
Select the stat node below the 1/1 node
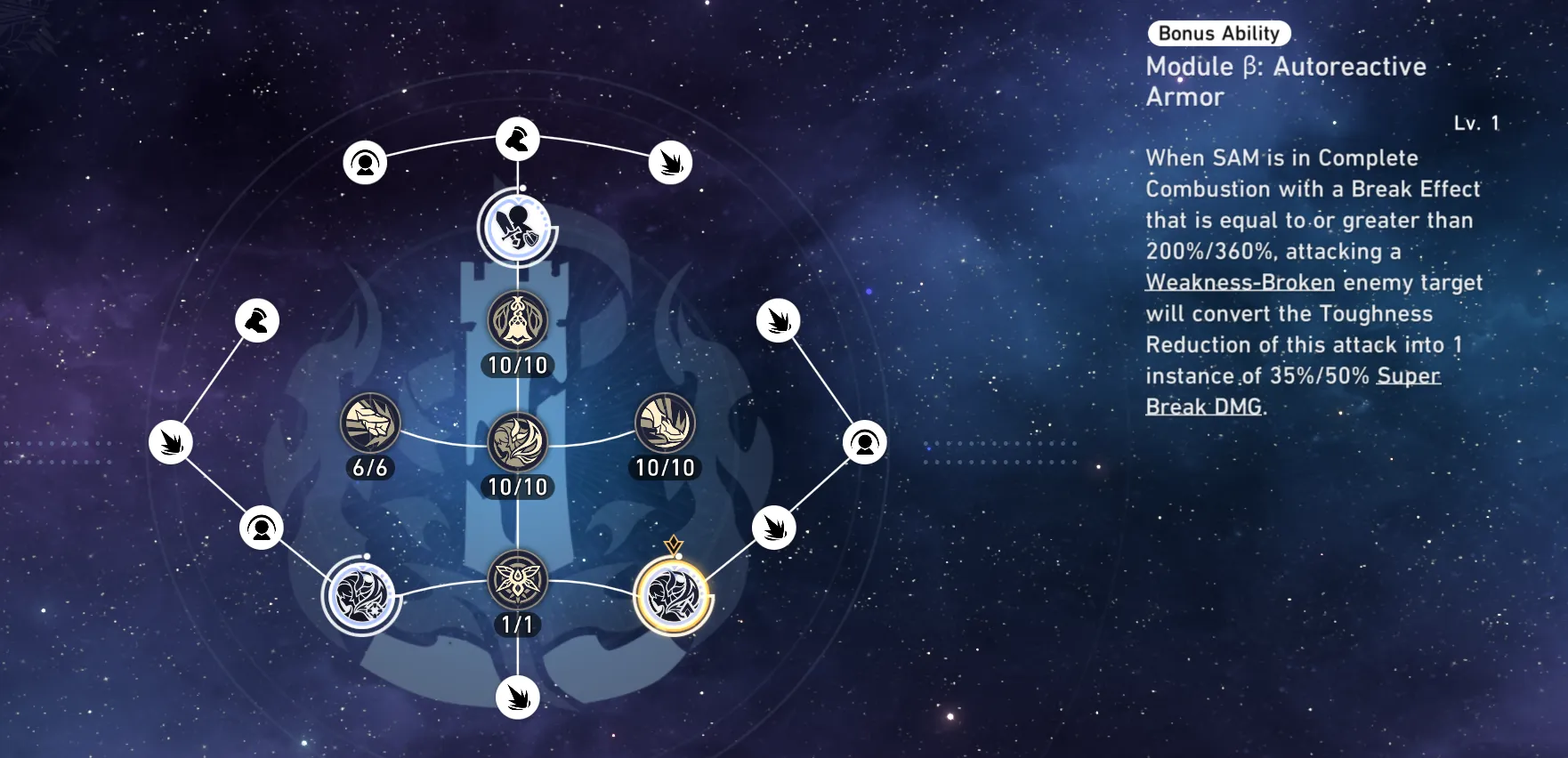[517, 697]
